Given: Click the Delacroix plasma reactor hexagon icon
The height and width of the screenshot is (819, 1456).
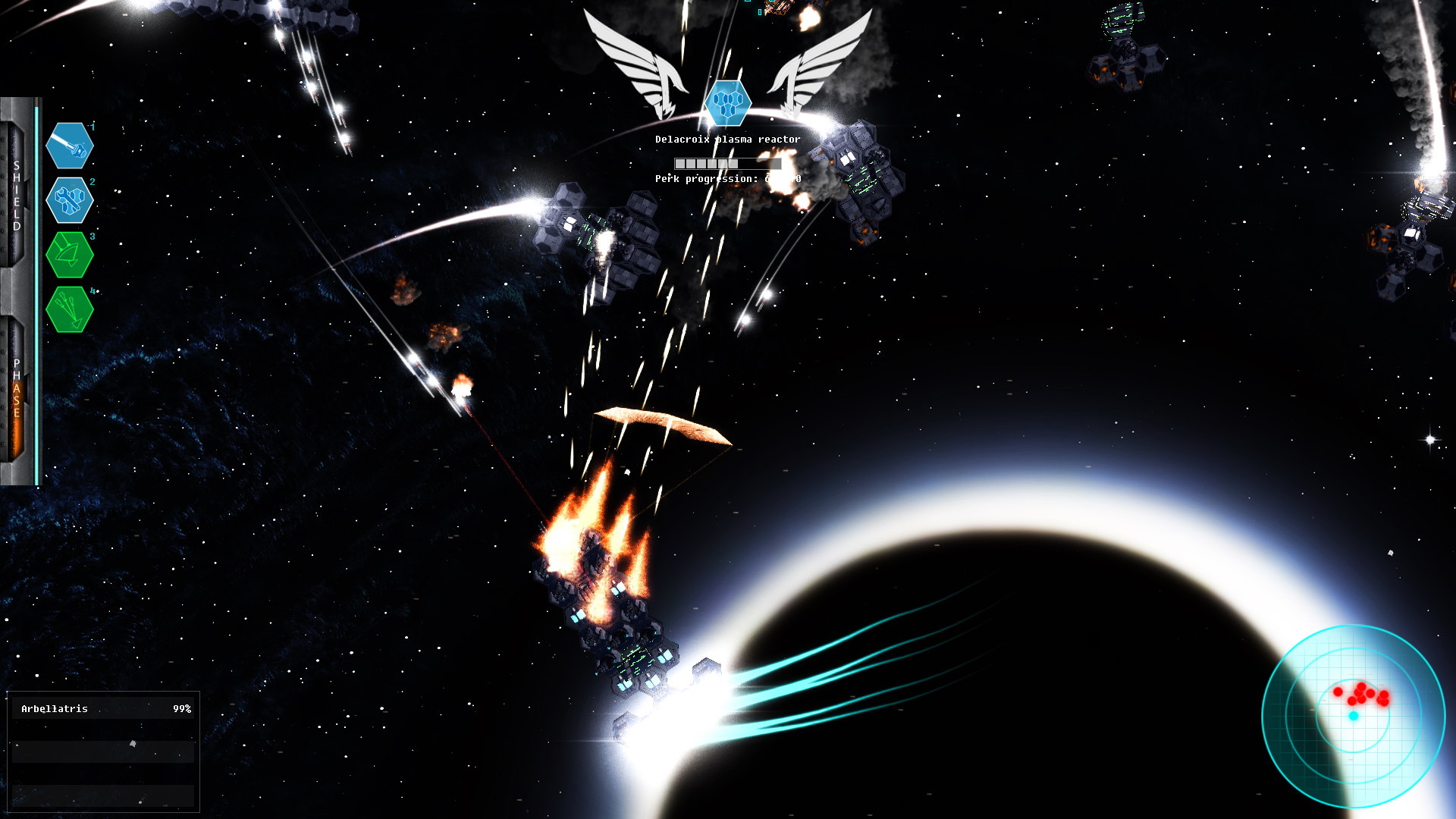Looking at the screenshot, I should pos(728,102).
